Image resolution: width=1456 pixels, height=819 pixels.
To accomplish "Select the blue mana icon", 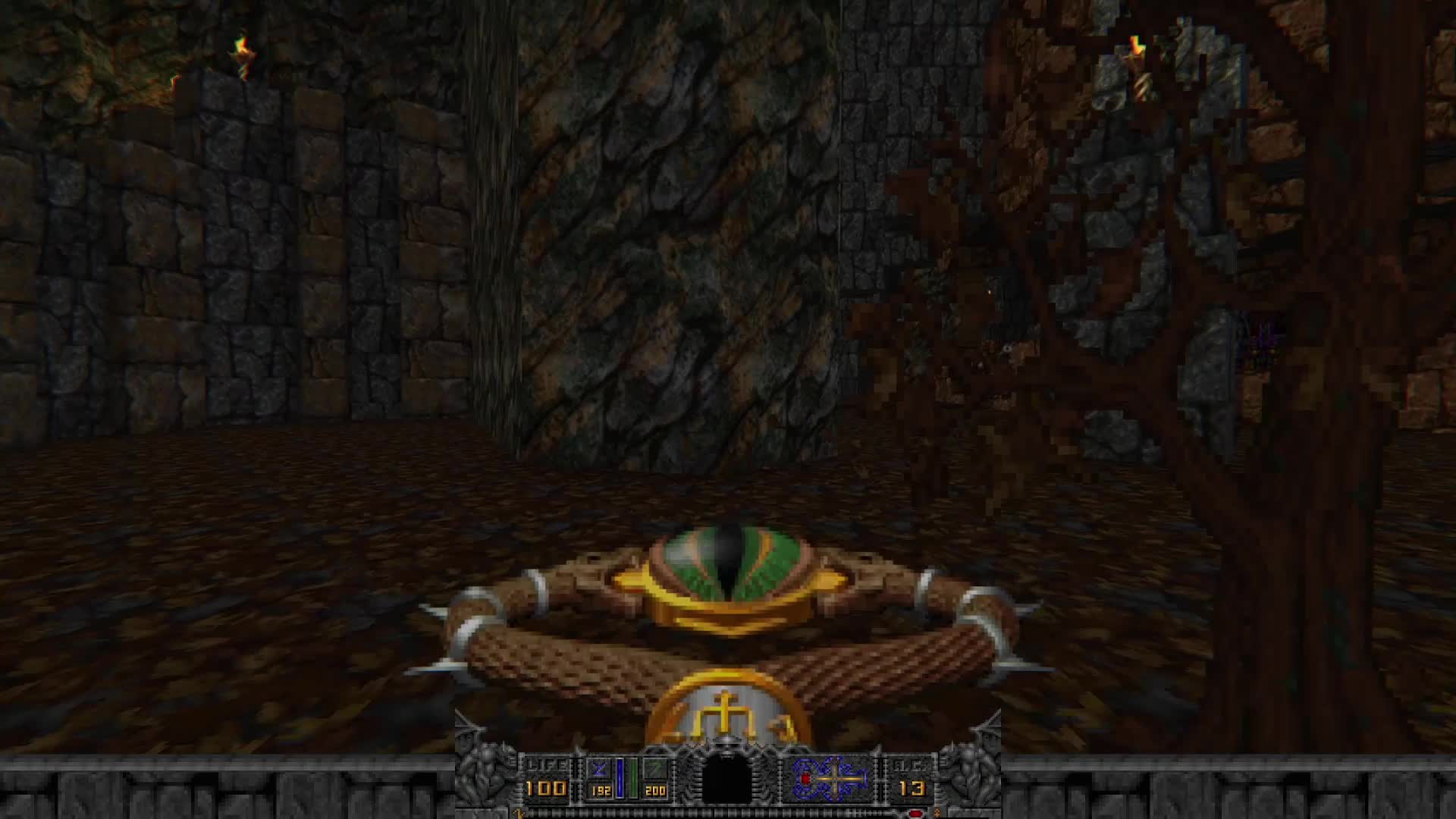I will (x=598, y=769).
